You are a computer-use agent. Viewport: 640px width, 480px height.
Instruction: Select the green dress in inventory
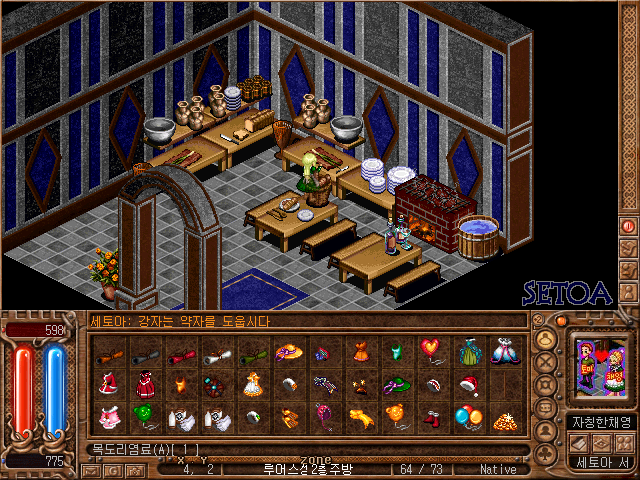point(468,351)
